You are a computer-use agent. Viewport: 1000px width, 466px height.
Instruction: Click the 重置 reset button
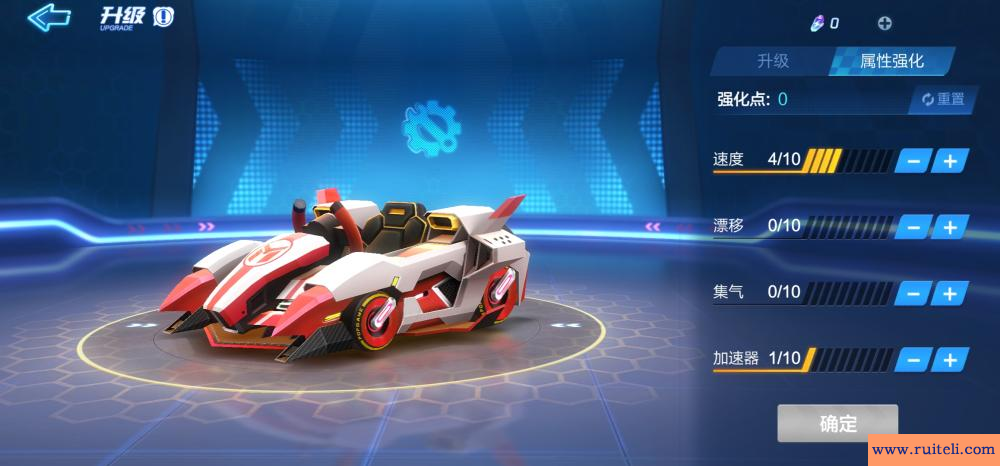tap(943, 99)
